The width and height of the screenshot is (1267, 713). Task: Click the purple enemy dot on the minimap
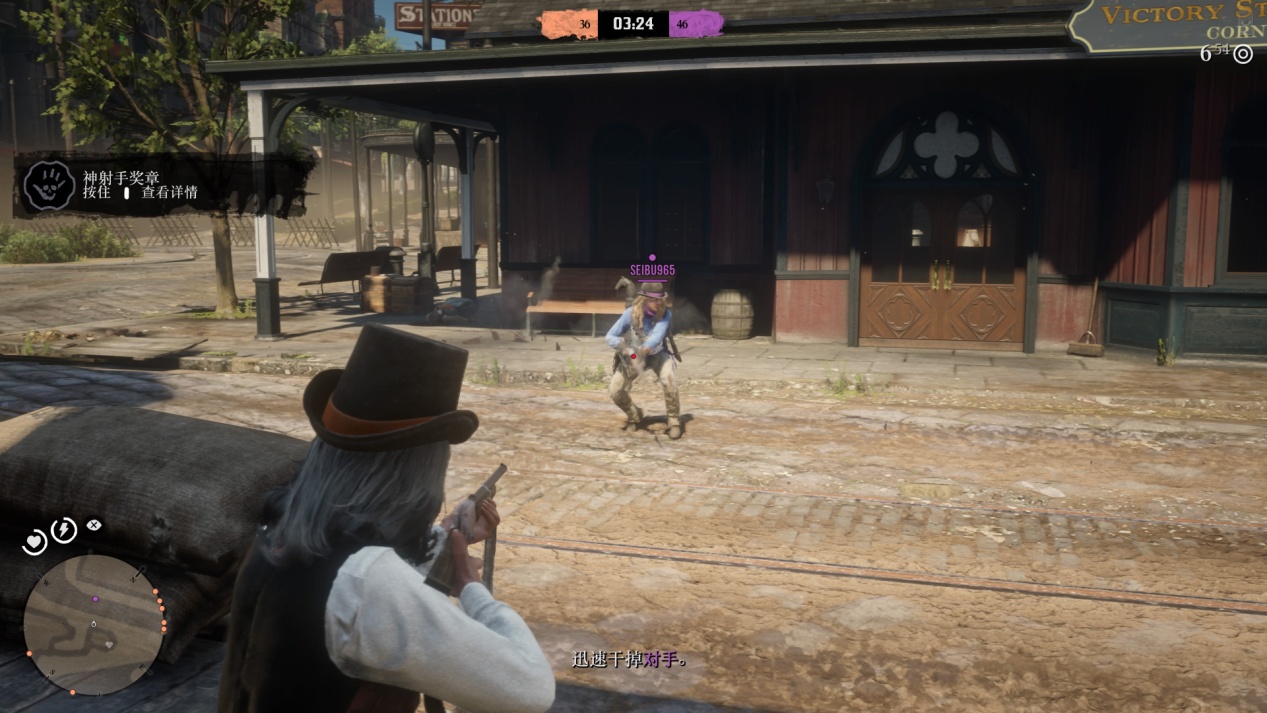coord(96,600)
